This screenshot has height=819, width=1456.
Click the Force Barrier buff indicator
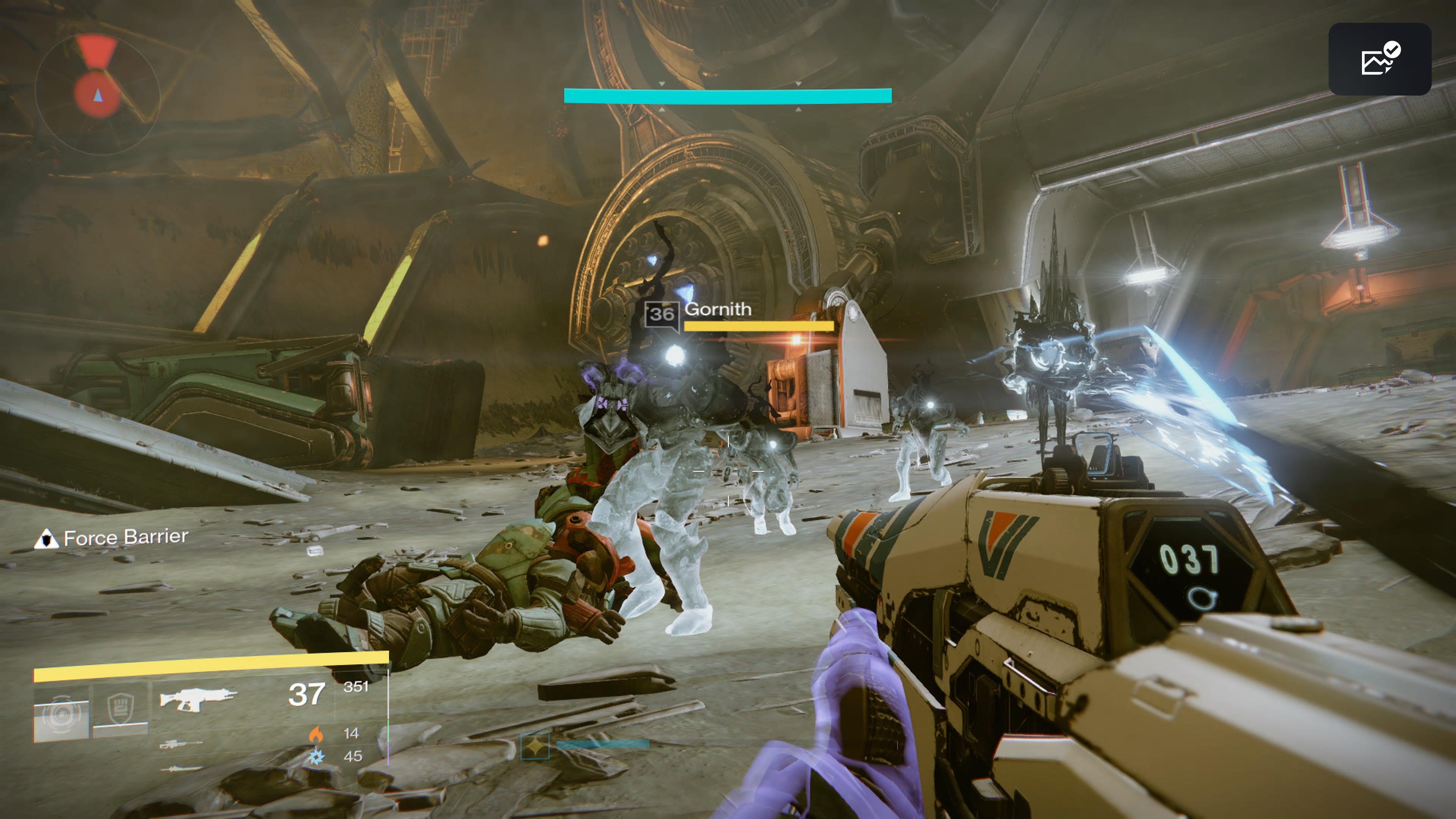tap(112, 538)
